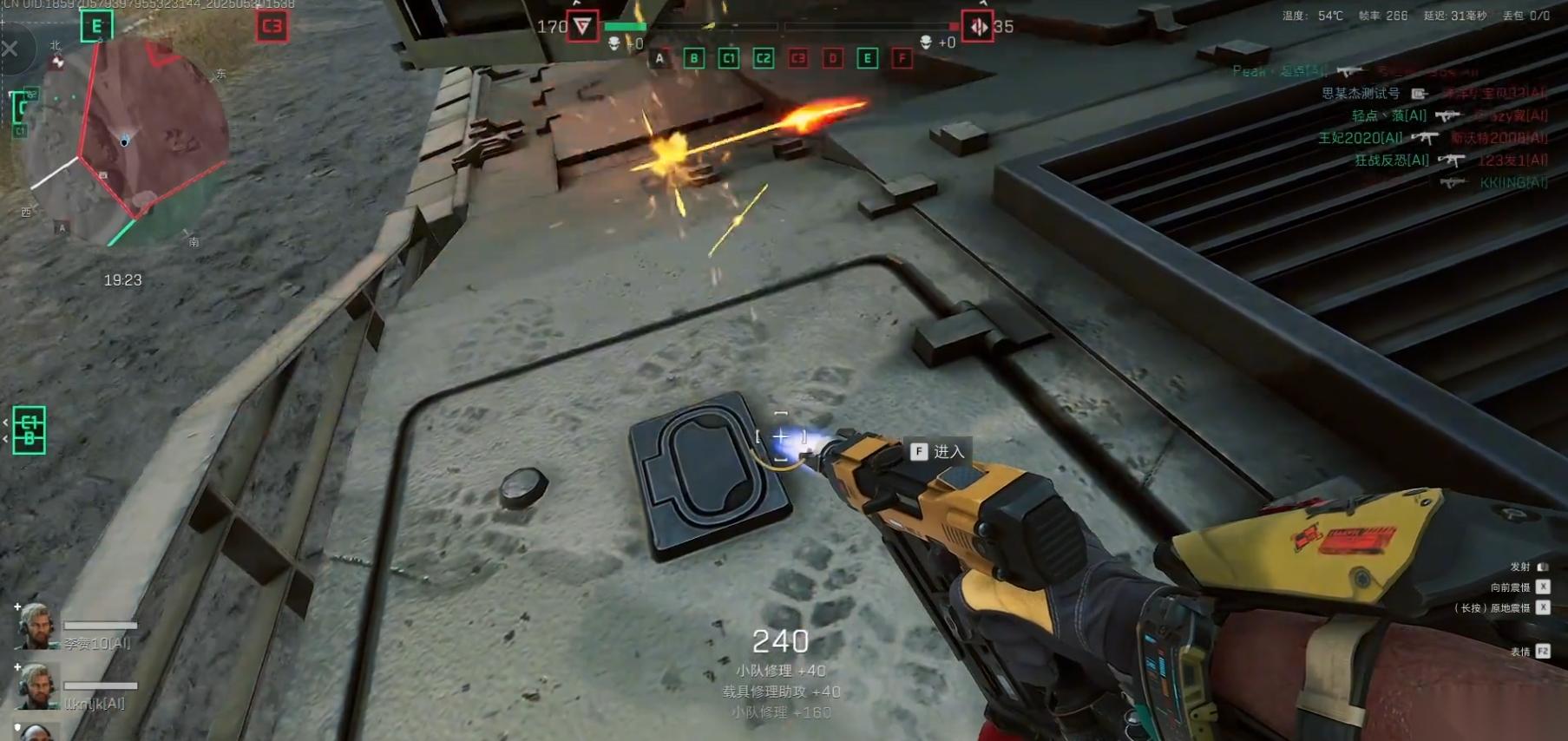Click the green C1-B objective indicator on the left edge
This screenshot has width=1568, height=741.
pyautogui.click(x=30, y=430)
